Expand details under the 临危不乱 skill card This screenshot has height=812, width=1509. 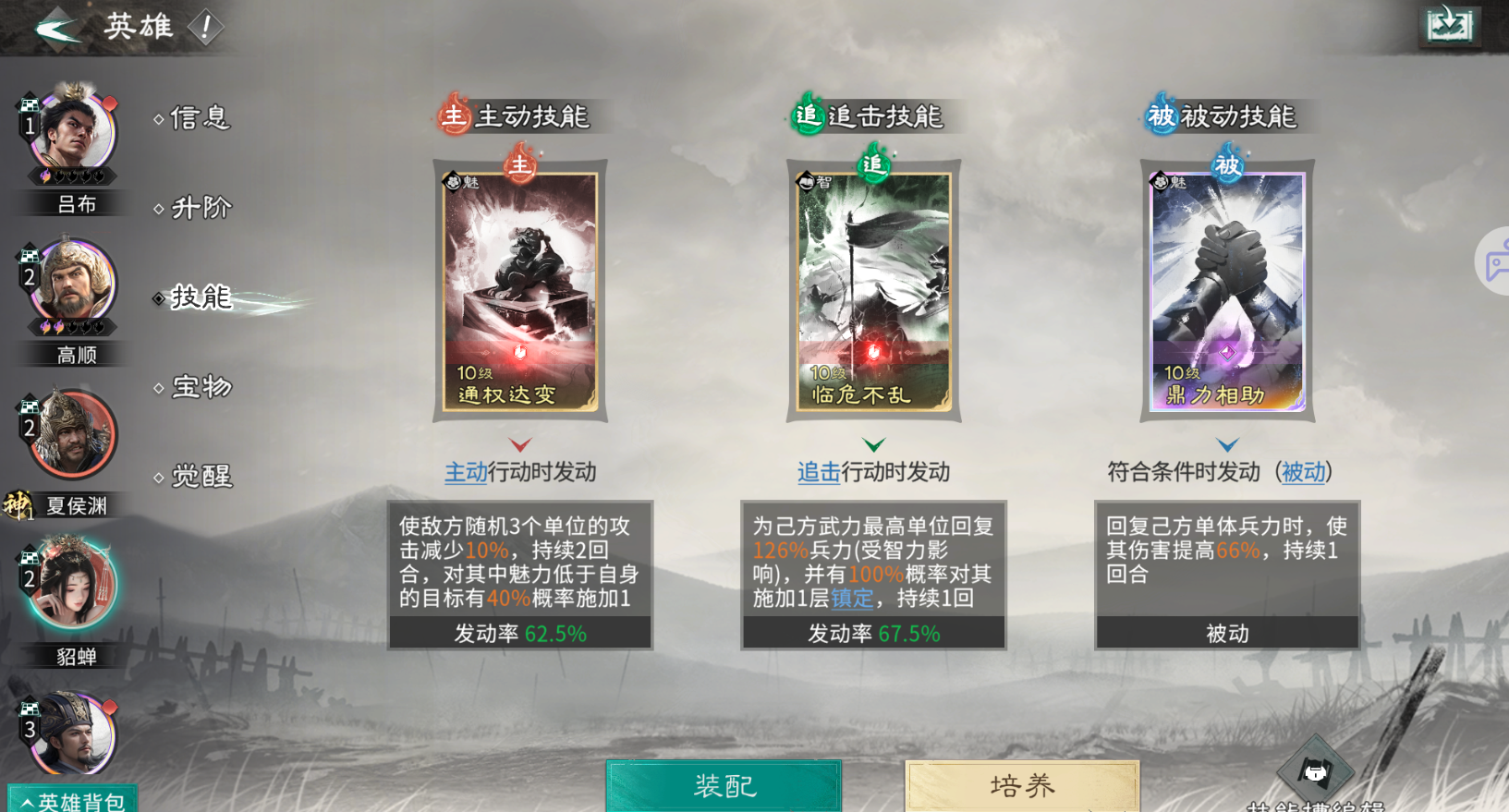[x=873, y=442]
